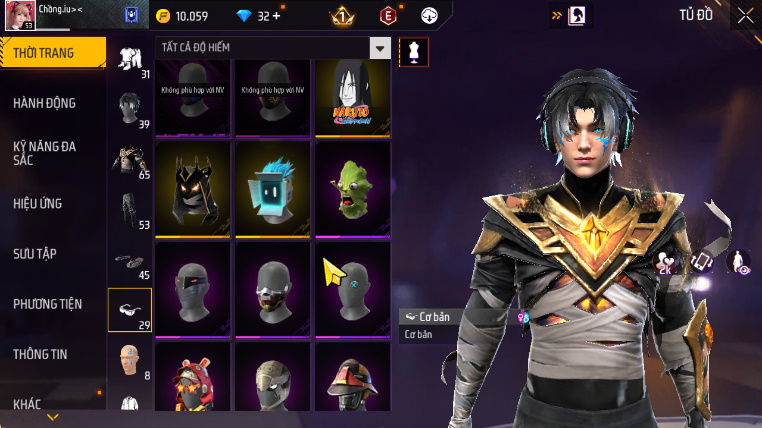Screen dimensions: 762x428
Task: Select the shoes subcategory icon
Action: [x=129, y=262]
